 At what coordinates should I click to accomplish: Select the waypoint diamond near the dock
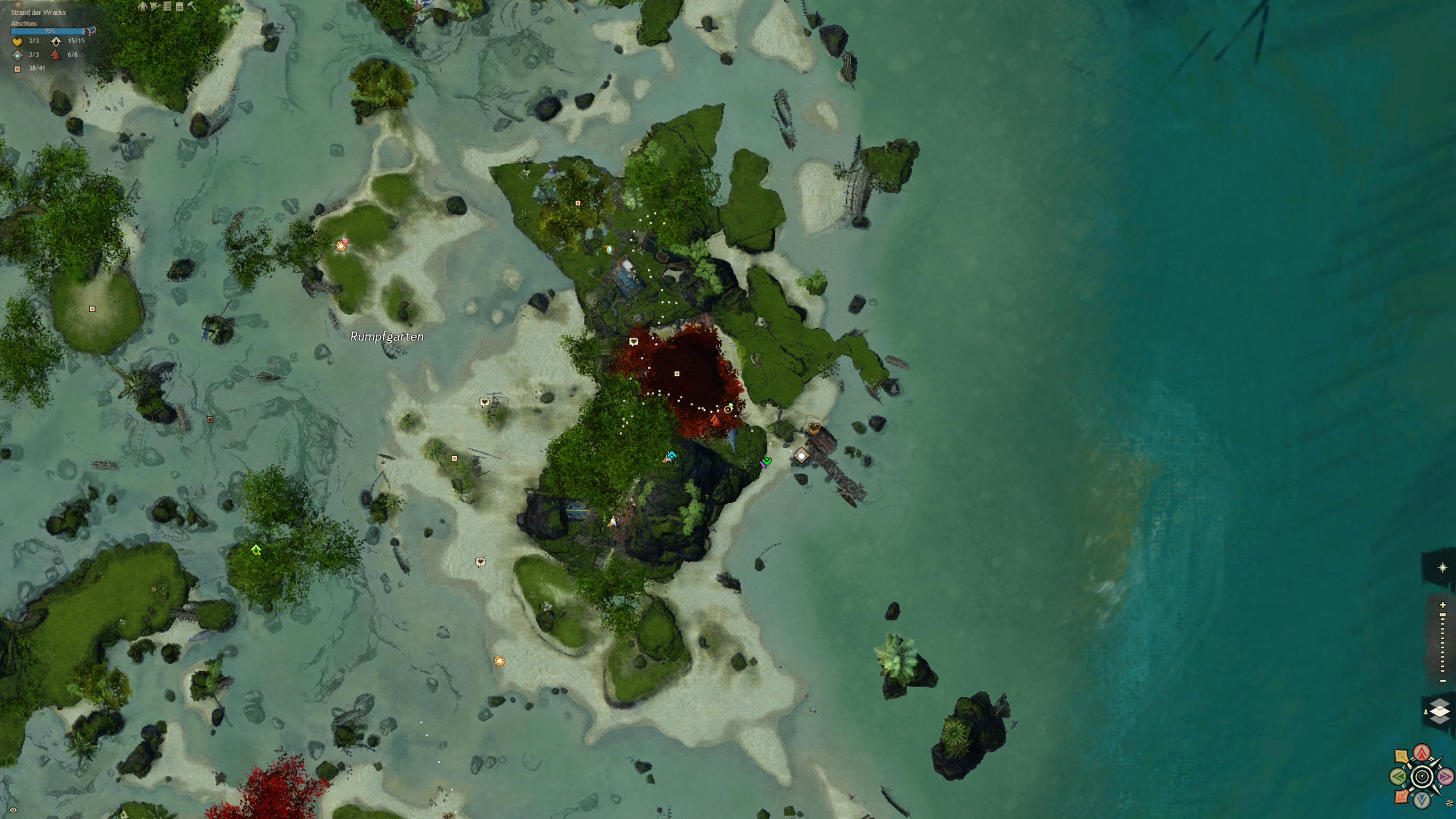coord(801,456)
